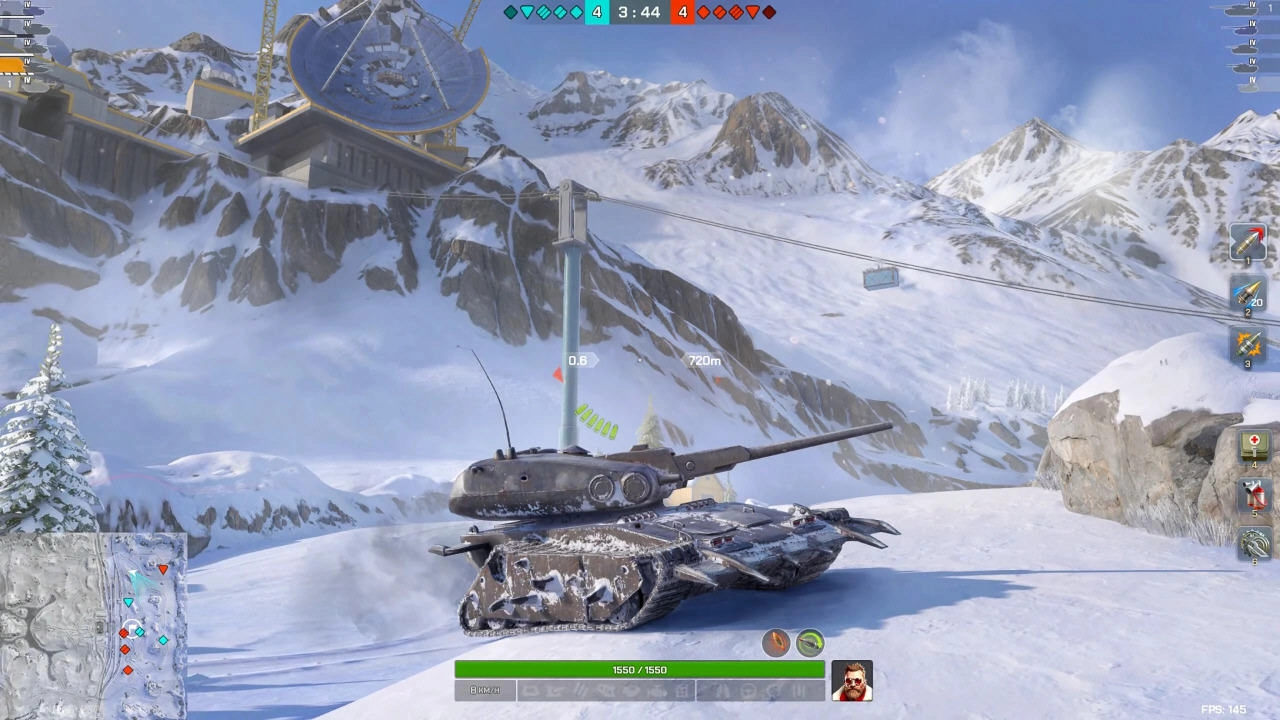Image resolution: width=1280 pixels, height=720 pixels.
Task: Use the first aid kit consumable
Action: tap(1254, 446)
